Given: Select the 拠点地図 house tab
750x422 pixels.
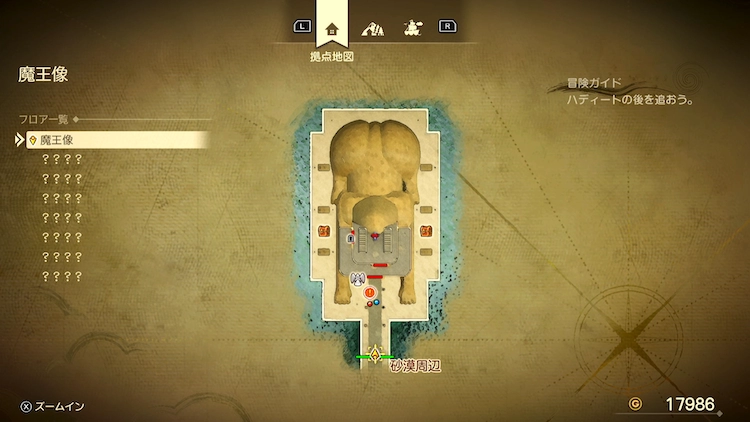Looking at the screenshot, I should click(x=332, y=28).
